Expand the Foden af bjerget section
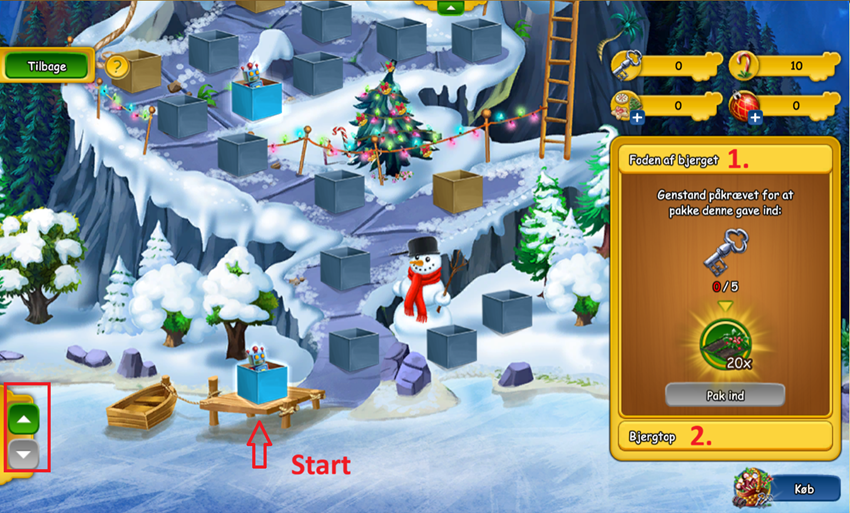The width and height of the screenshot is (850, 513). (x=724, y=160)
